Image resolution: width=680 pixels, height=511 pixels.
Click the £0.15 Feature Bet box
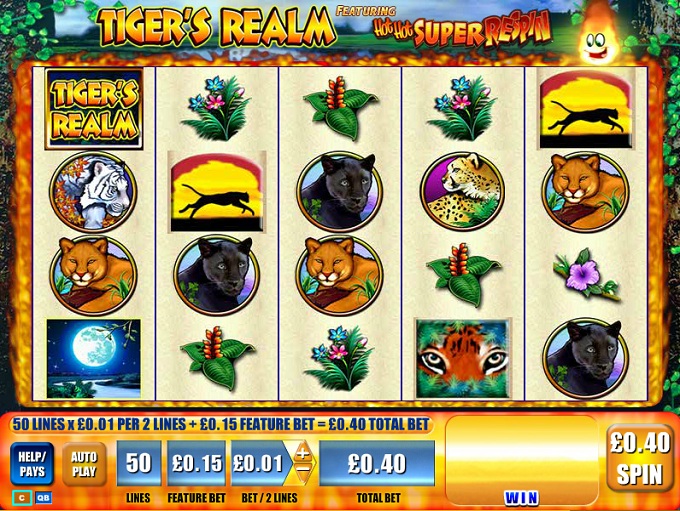(196, 463)
